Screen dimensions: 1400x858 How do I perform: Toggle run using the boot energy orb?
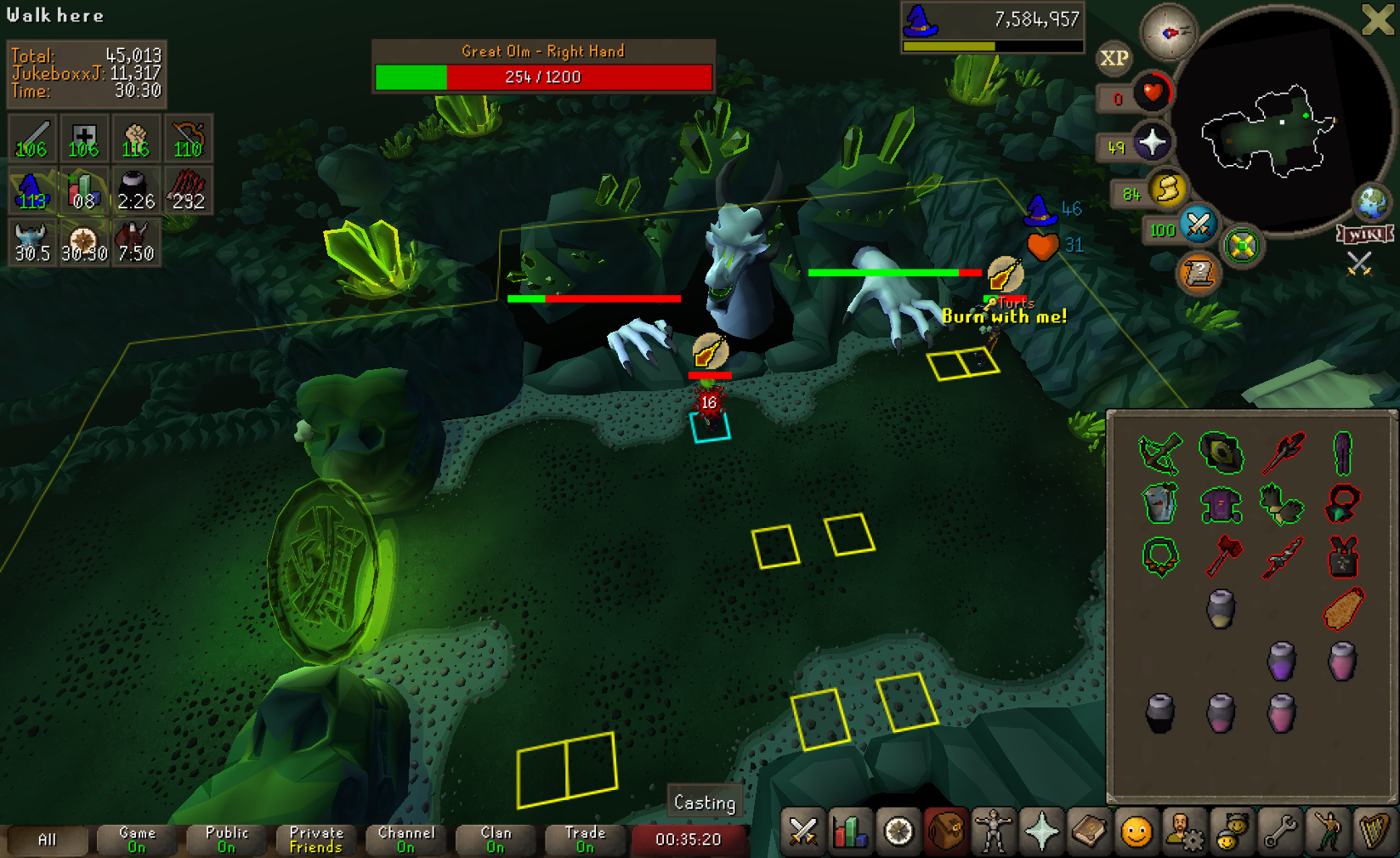click(x=1167, y=190)
